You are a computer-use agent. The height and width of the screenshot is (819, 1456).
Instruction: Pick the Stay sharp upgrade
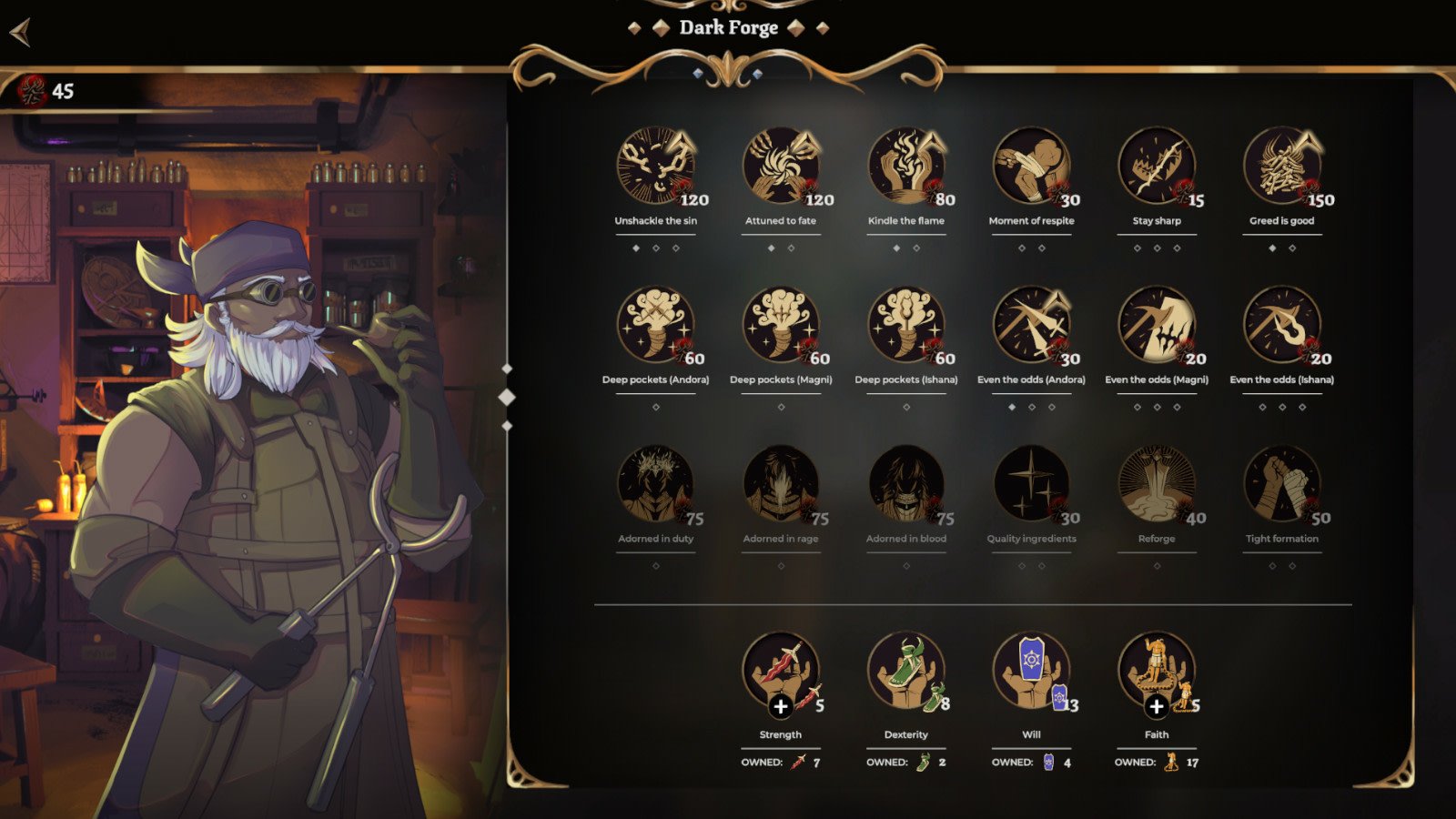pyautogui.click(x=1157, y=167)
